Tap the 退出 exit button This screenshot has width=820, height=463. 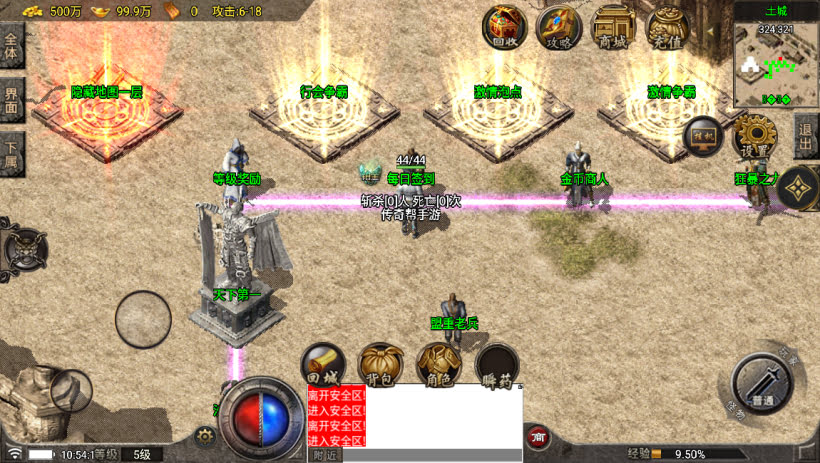[806, 134]
